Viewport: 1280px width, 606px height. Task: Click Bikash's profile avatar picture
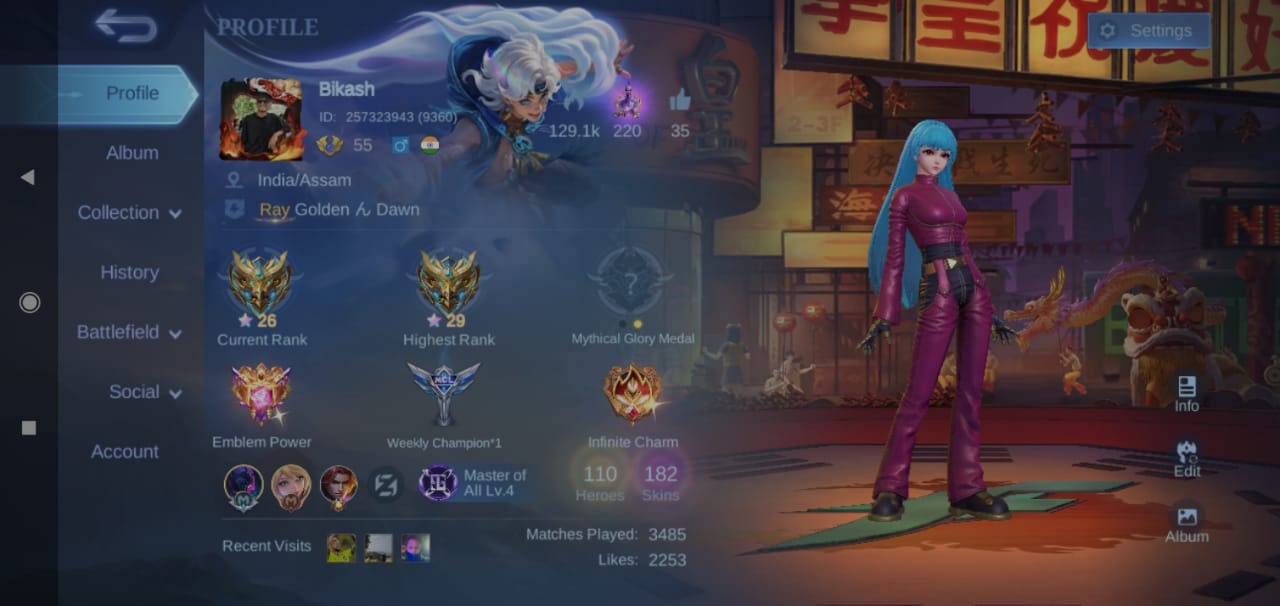(x=261, y=120)
